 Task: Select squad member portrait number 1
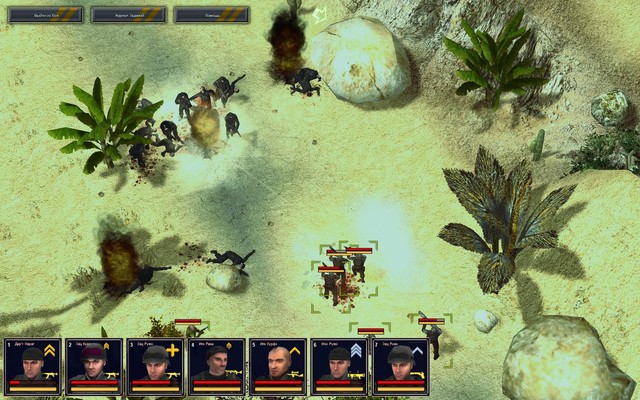coord(32,366)
